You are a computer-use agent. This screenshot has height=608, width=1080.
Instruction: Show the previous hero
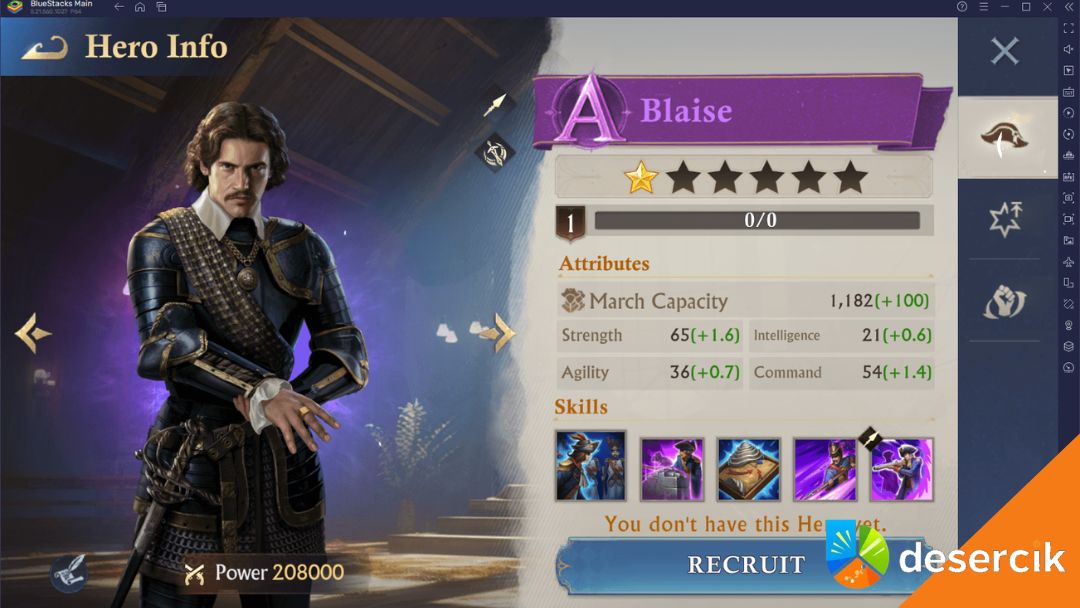(x=33, y=333)
